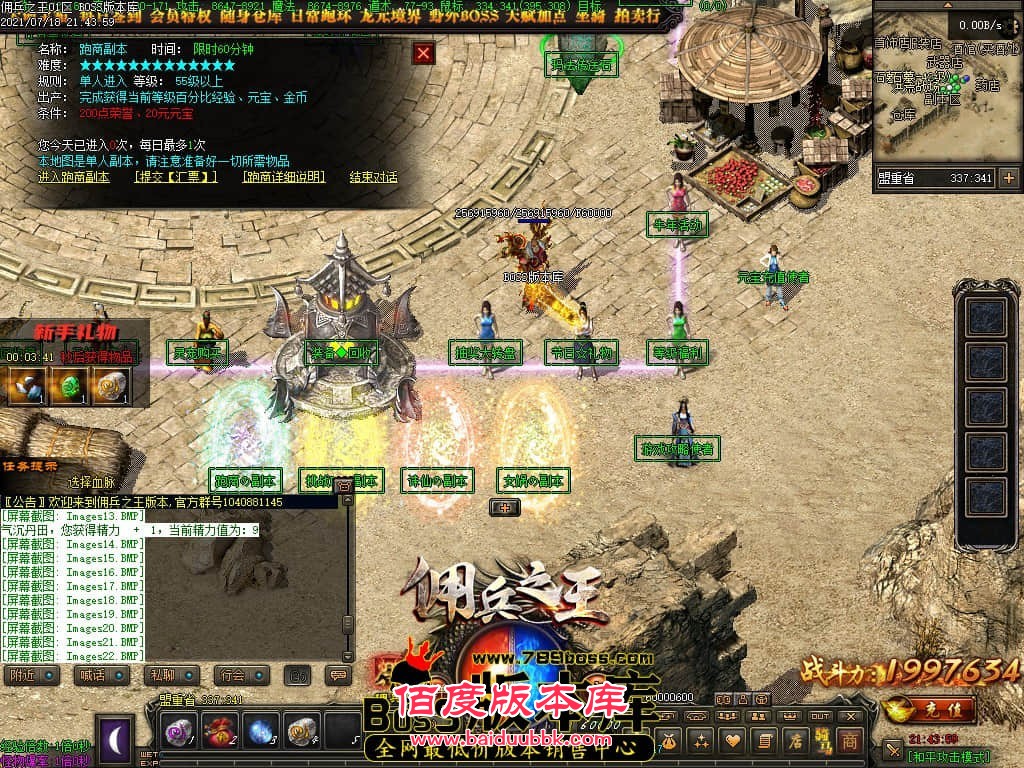This screenshot has width=1024, height=768.
Task: End the conversation with 结束对话
Action: click(373, 177)
